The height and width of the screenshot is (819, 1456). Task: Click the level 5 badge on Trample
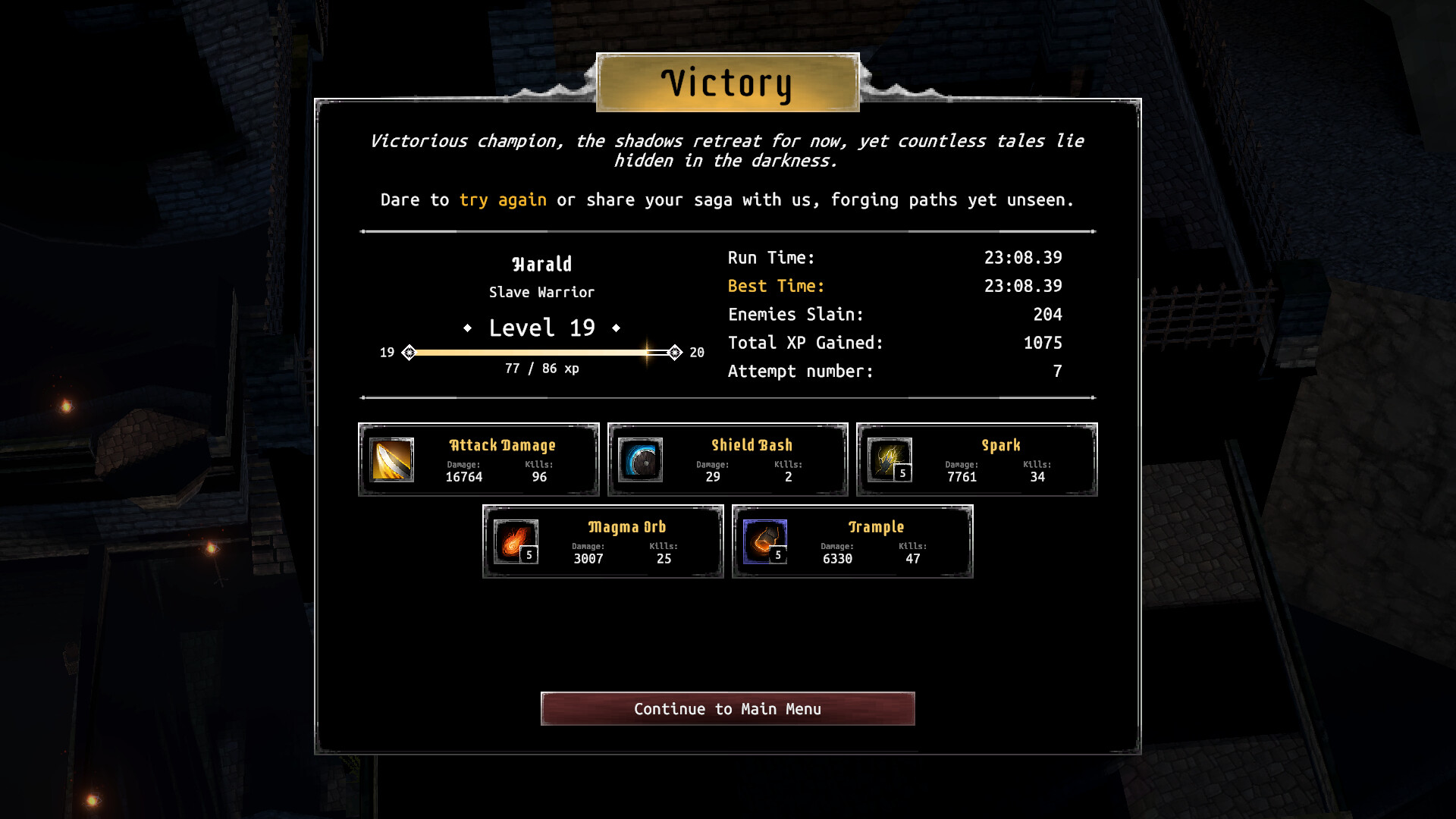click(x=778, y=555)
